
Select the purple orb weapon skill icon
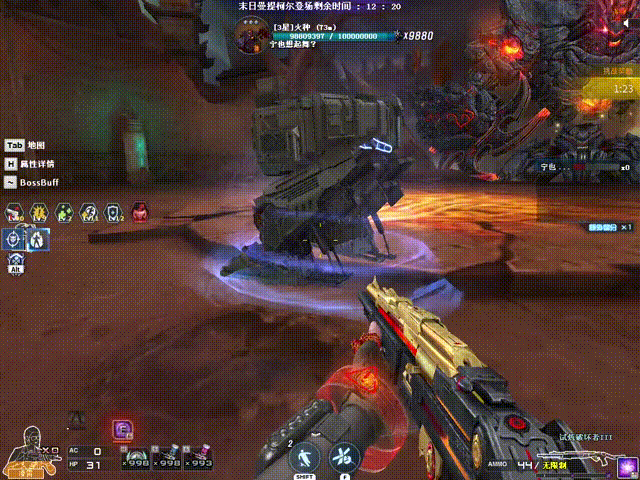[x=626, y=466]
